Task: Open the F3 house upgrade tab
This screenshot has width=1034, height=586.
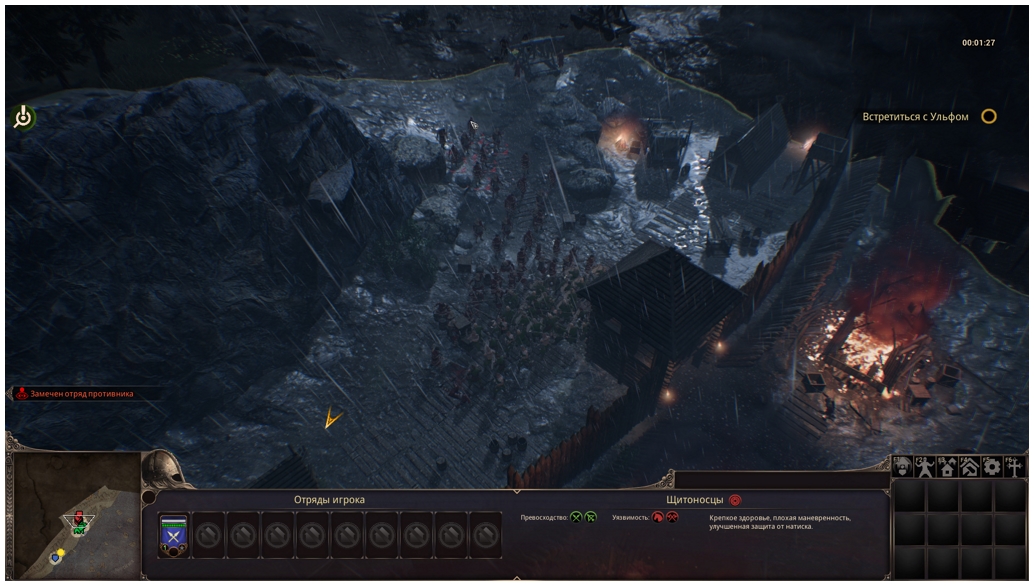Action: click(947, 466)
